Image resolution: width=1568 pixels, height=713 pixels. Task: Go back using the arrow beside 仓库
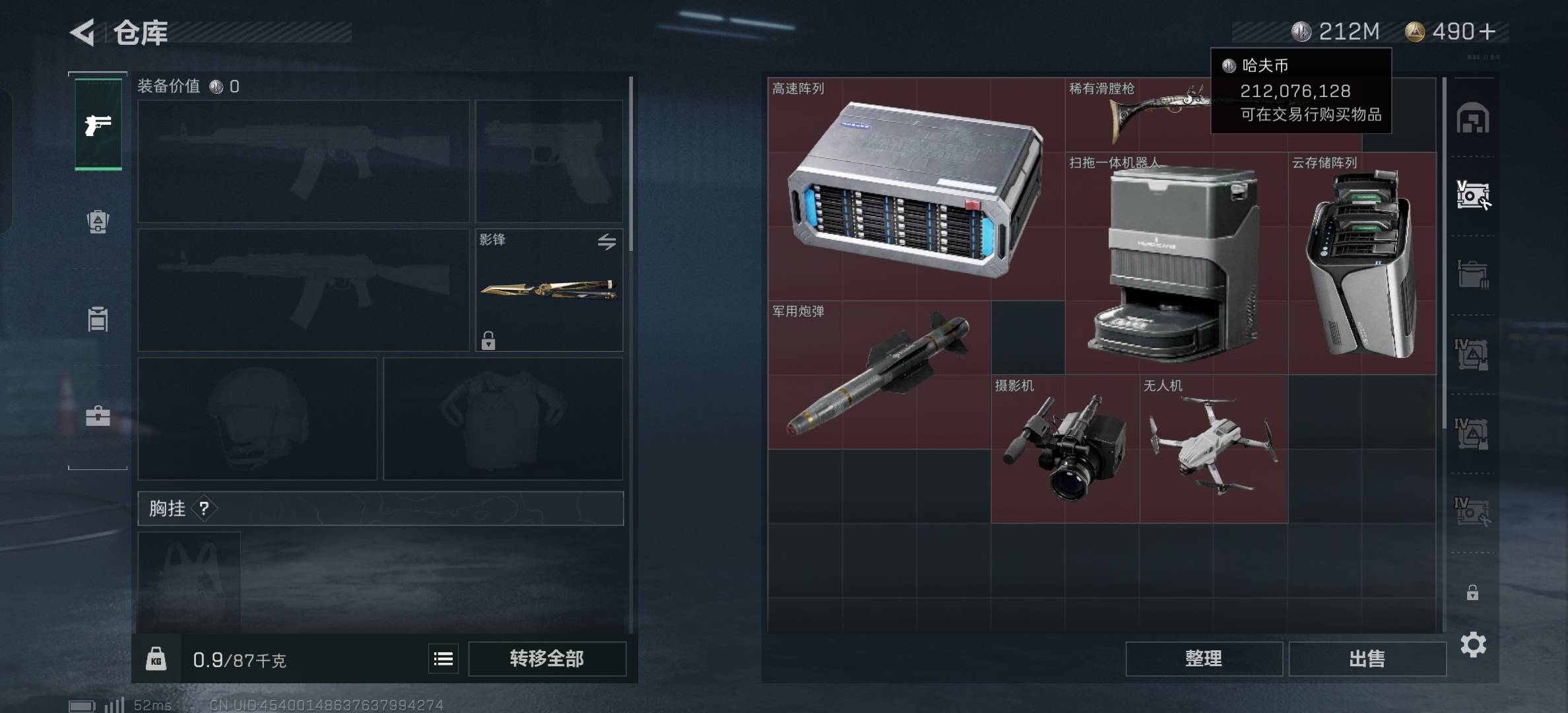tap(84, 32)
